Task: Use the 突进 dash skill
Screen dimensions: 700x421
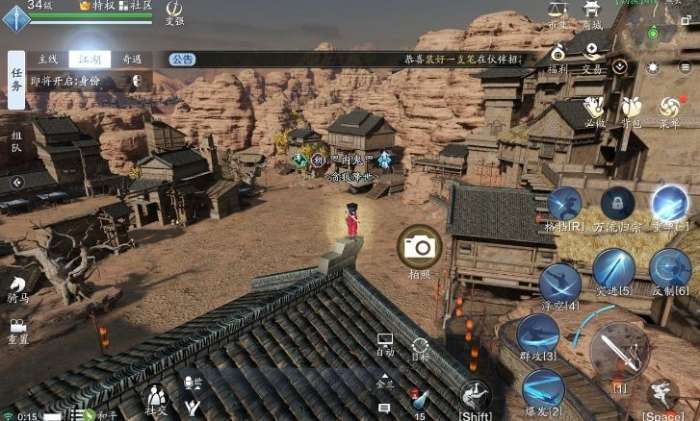Action: click(613, 268)
